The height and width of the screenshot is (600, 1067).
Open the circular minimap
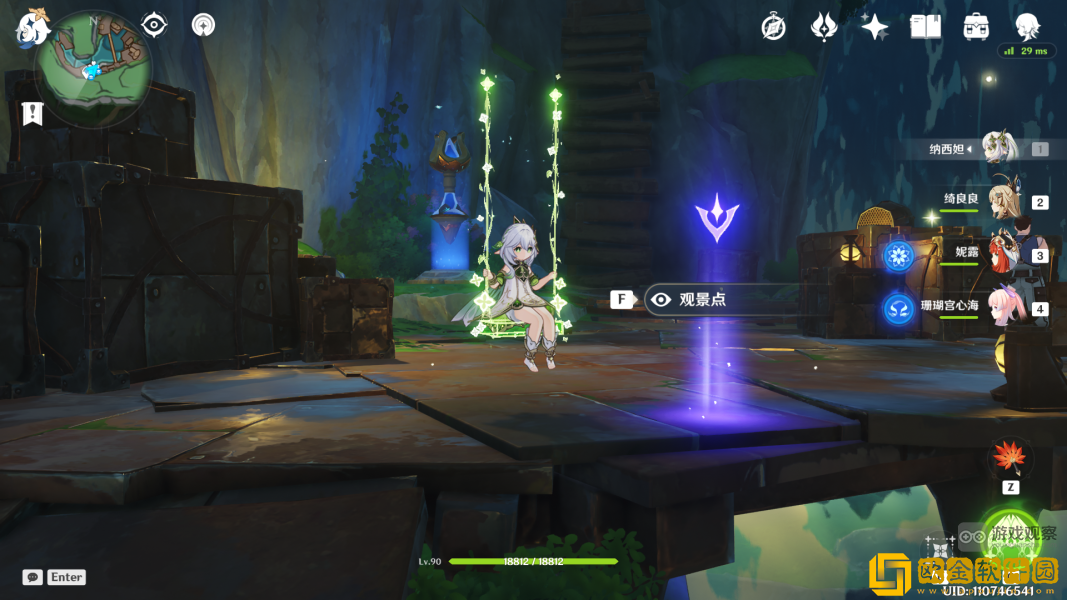coord(93,68)
